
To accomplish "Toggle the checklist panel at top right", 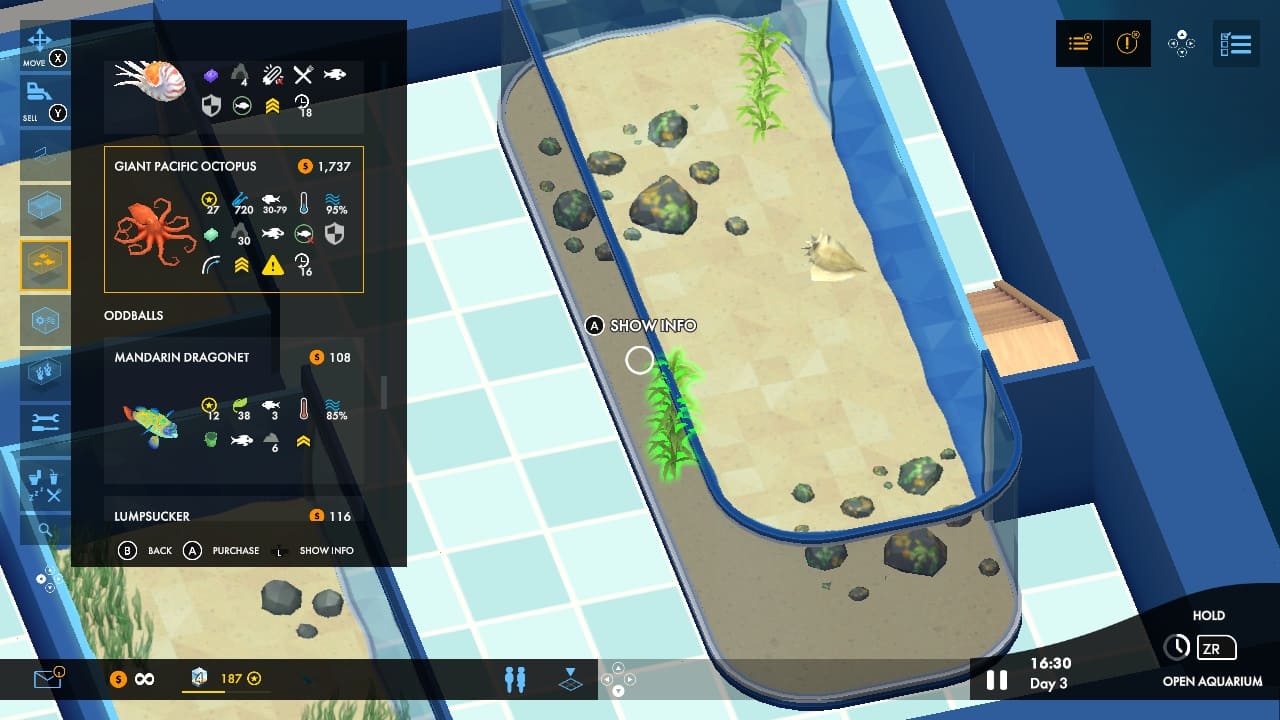I will click(1236, 44).
